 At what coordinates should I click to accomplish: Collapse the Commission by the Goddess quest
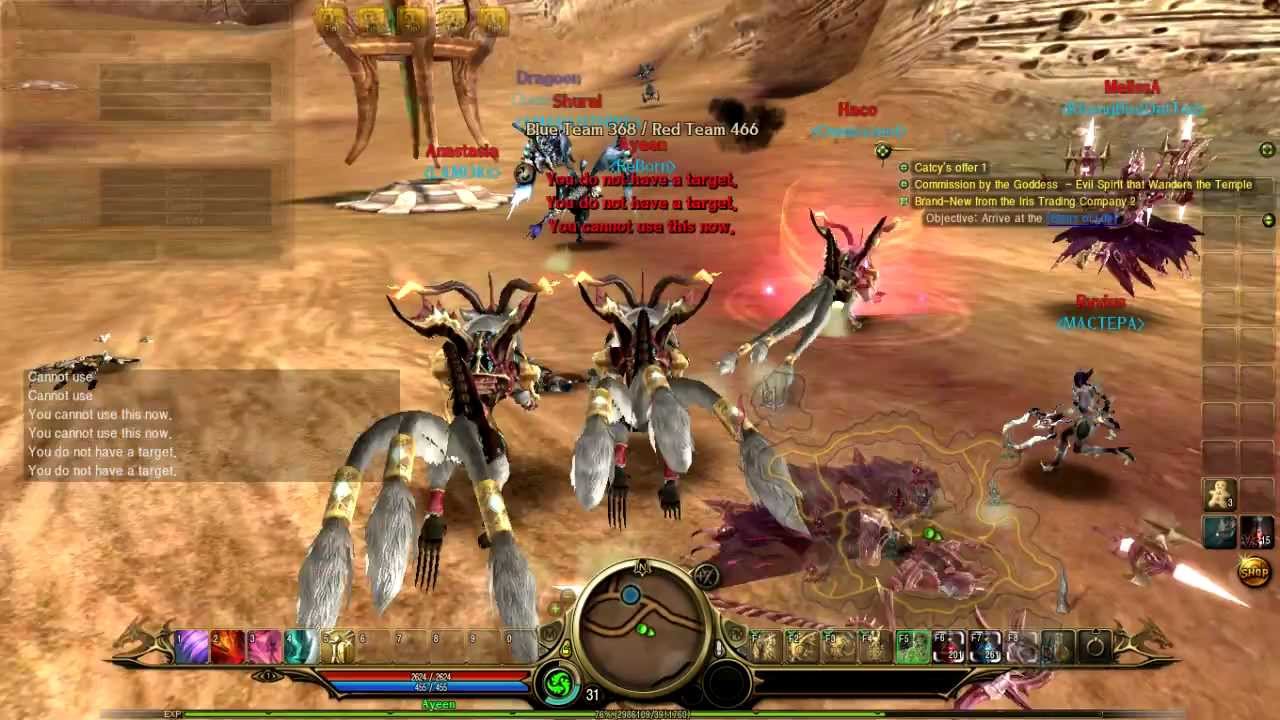coord(905,184)
